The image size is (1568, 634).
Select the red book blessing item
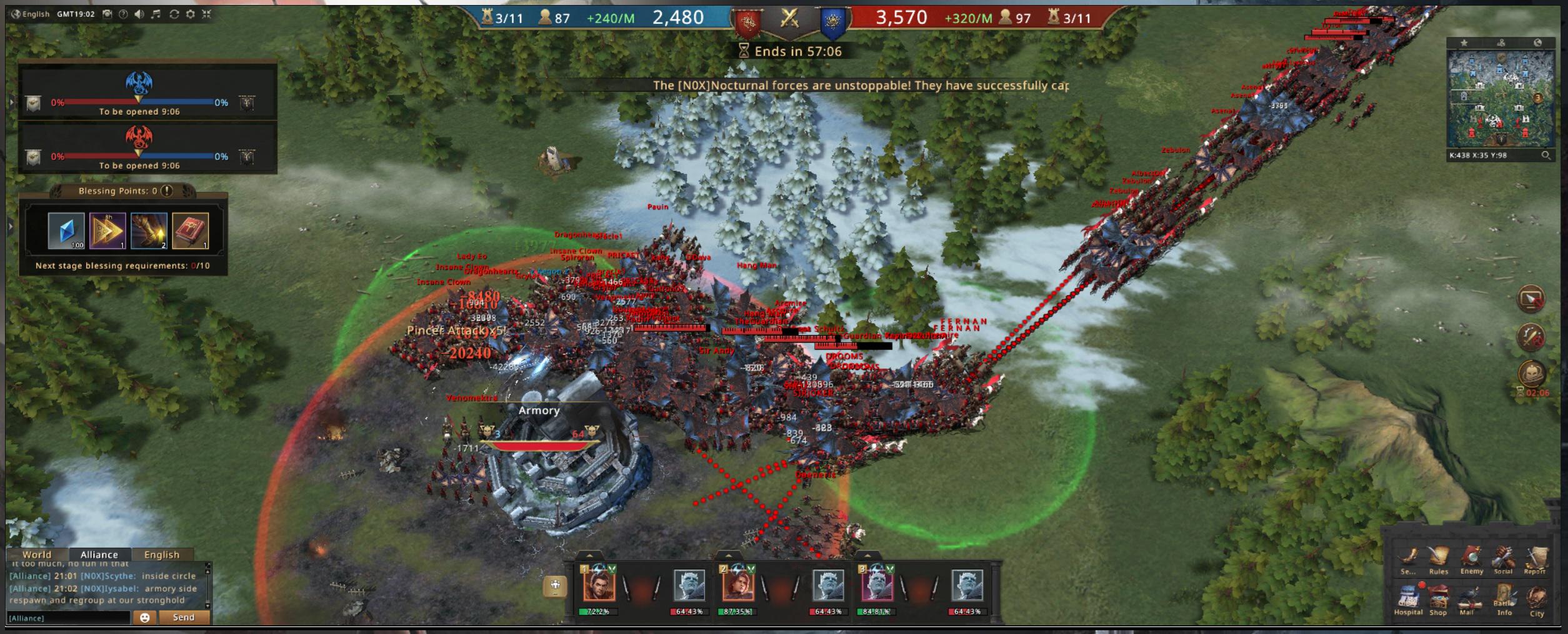[x=190, y=231]
